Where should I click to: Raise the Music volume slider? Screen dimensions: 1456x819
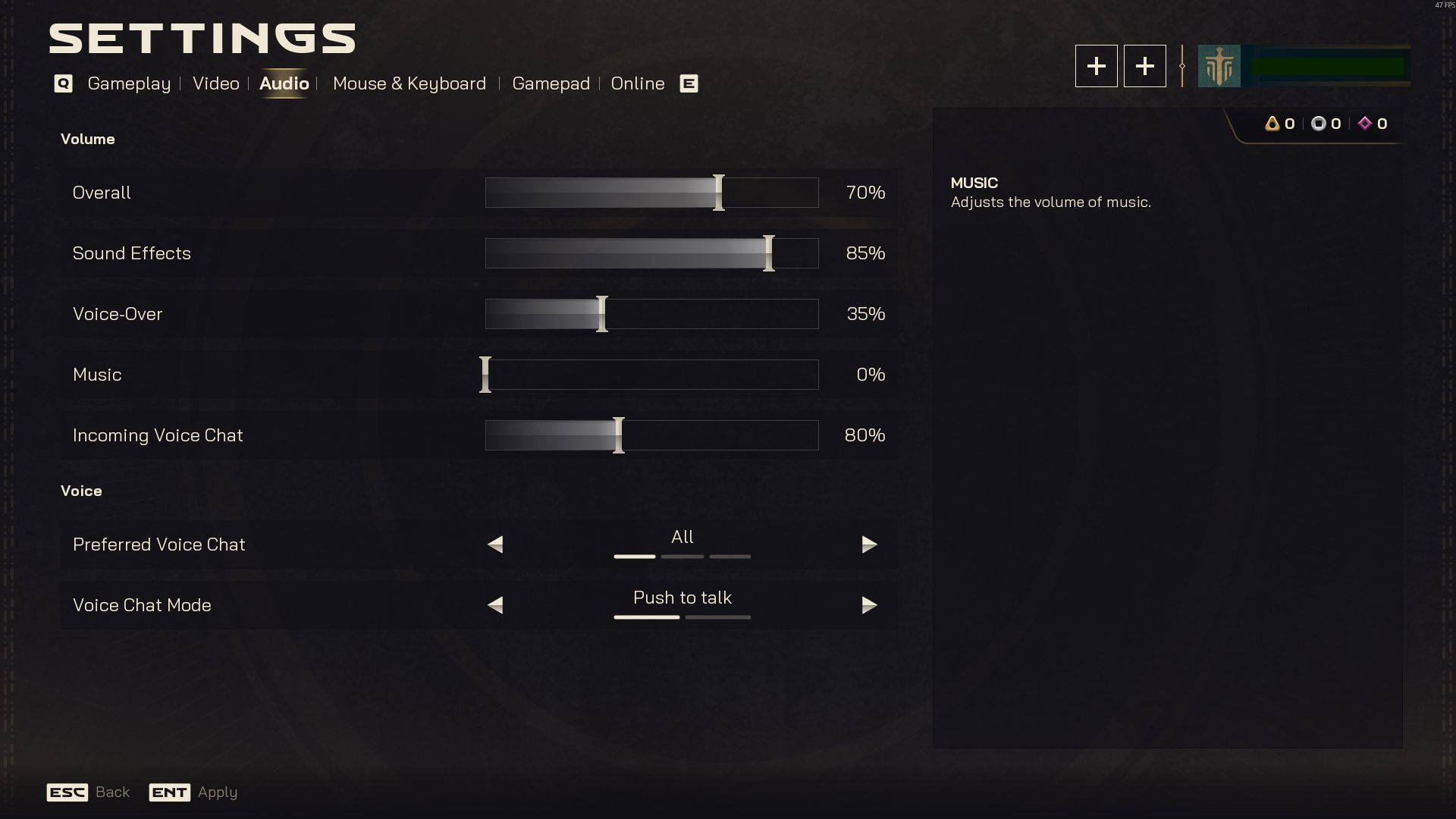pos(651,375)
